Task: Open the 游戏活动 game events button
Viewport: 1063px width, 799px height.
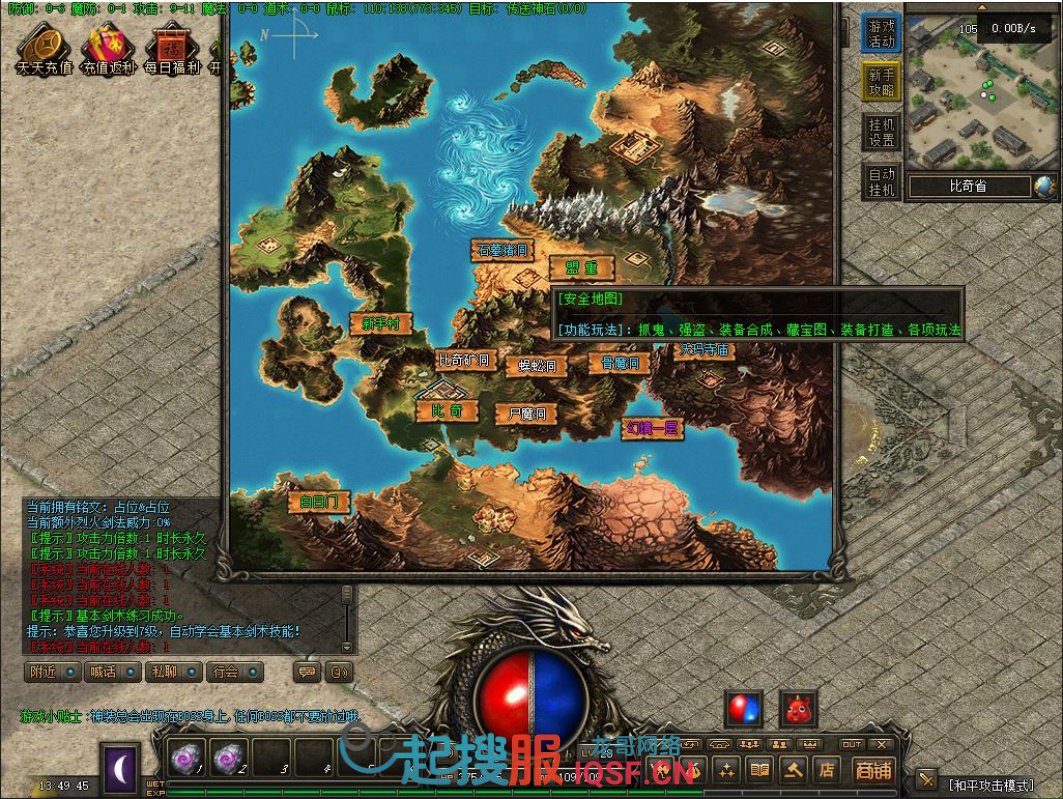Action: pyautogui.click(x=881, y=33)
